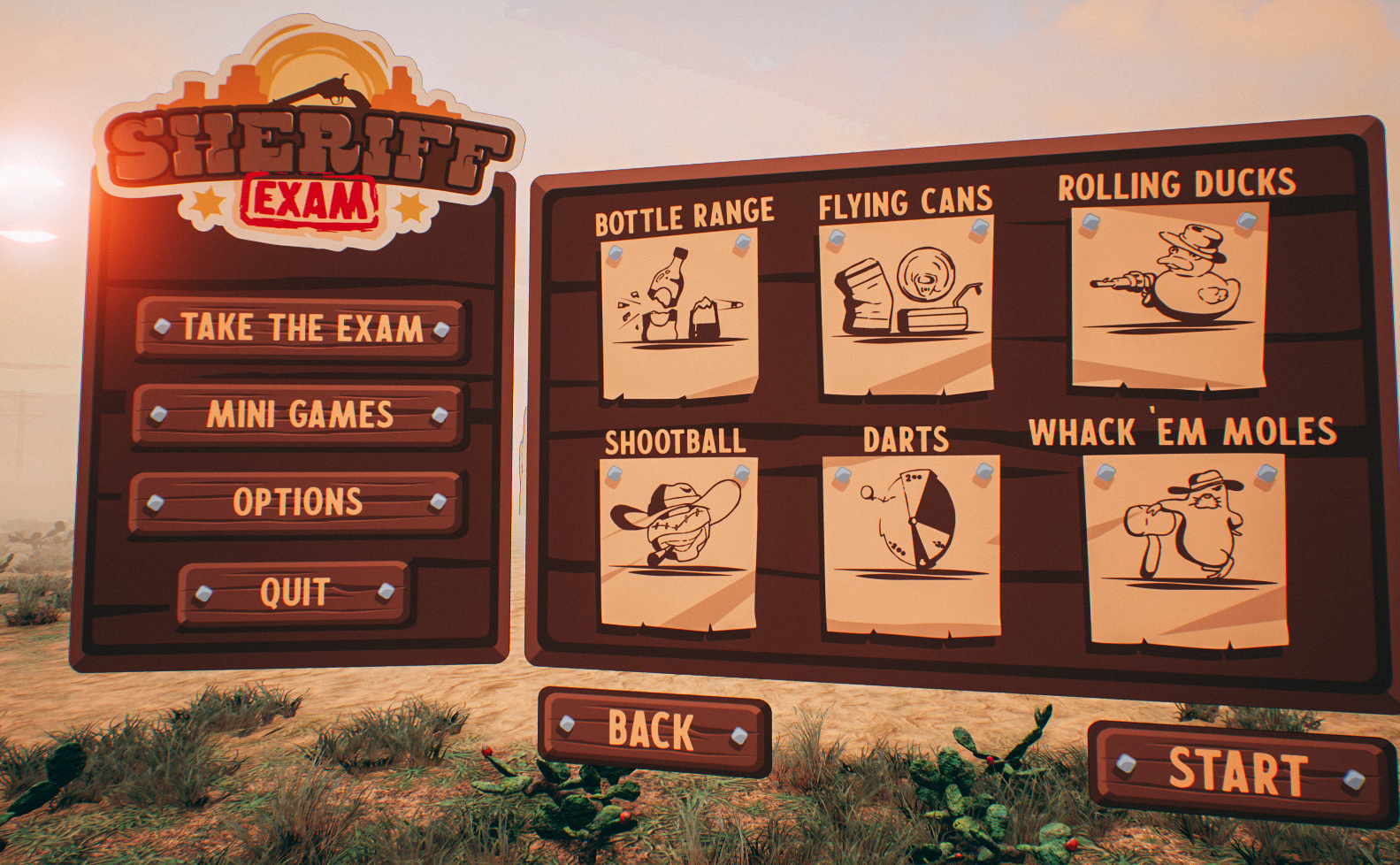Open the Mini Games menu
The height and width of the screenshot is (865, 1400).
pyautogui.click(x=299, y=415)
